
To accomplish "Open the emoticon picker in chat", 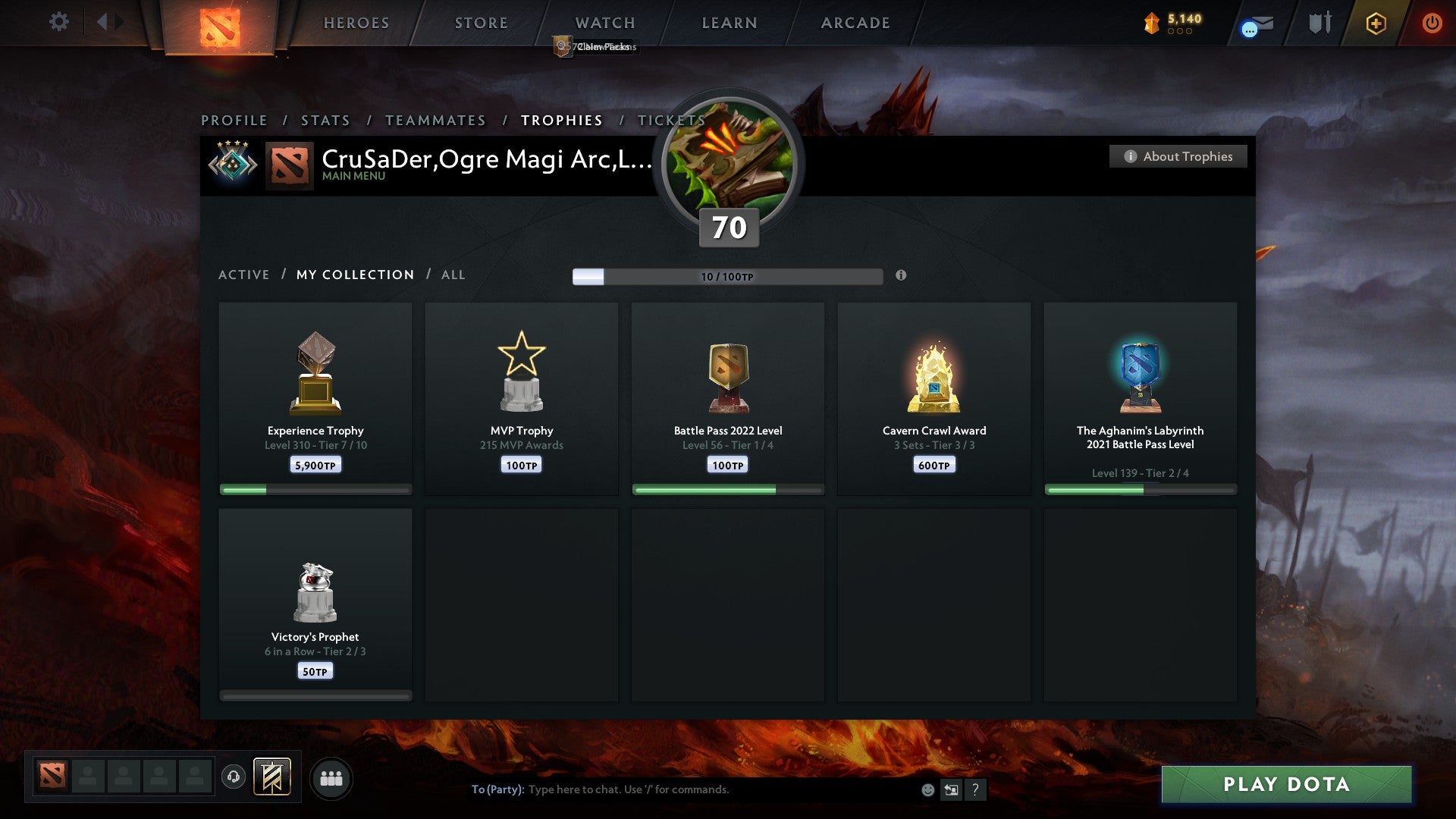I will coord(927,789).
